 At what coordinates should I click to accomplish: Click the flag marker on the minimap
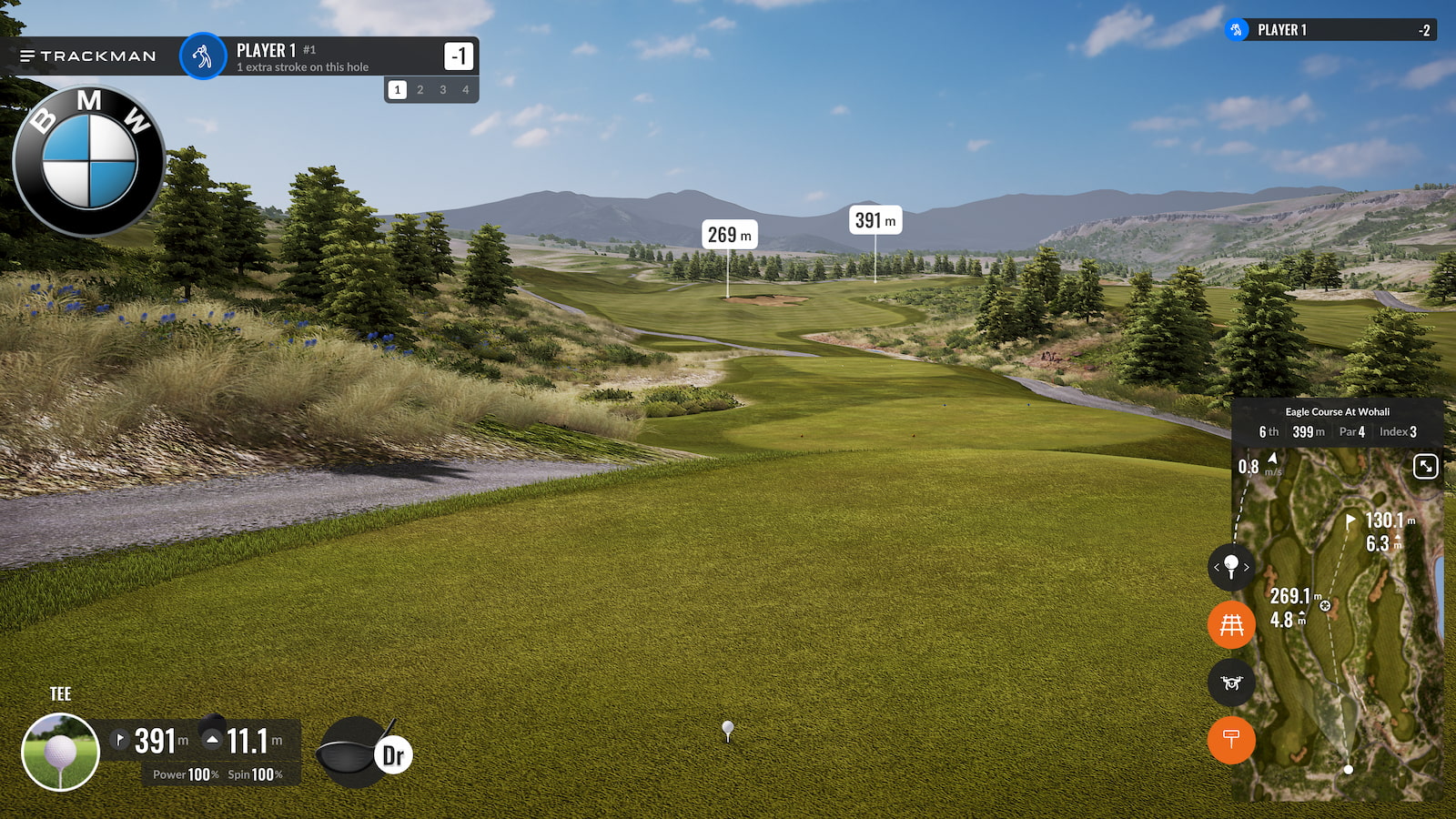click(1350, 521)
